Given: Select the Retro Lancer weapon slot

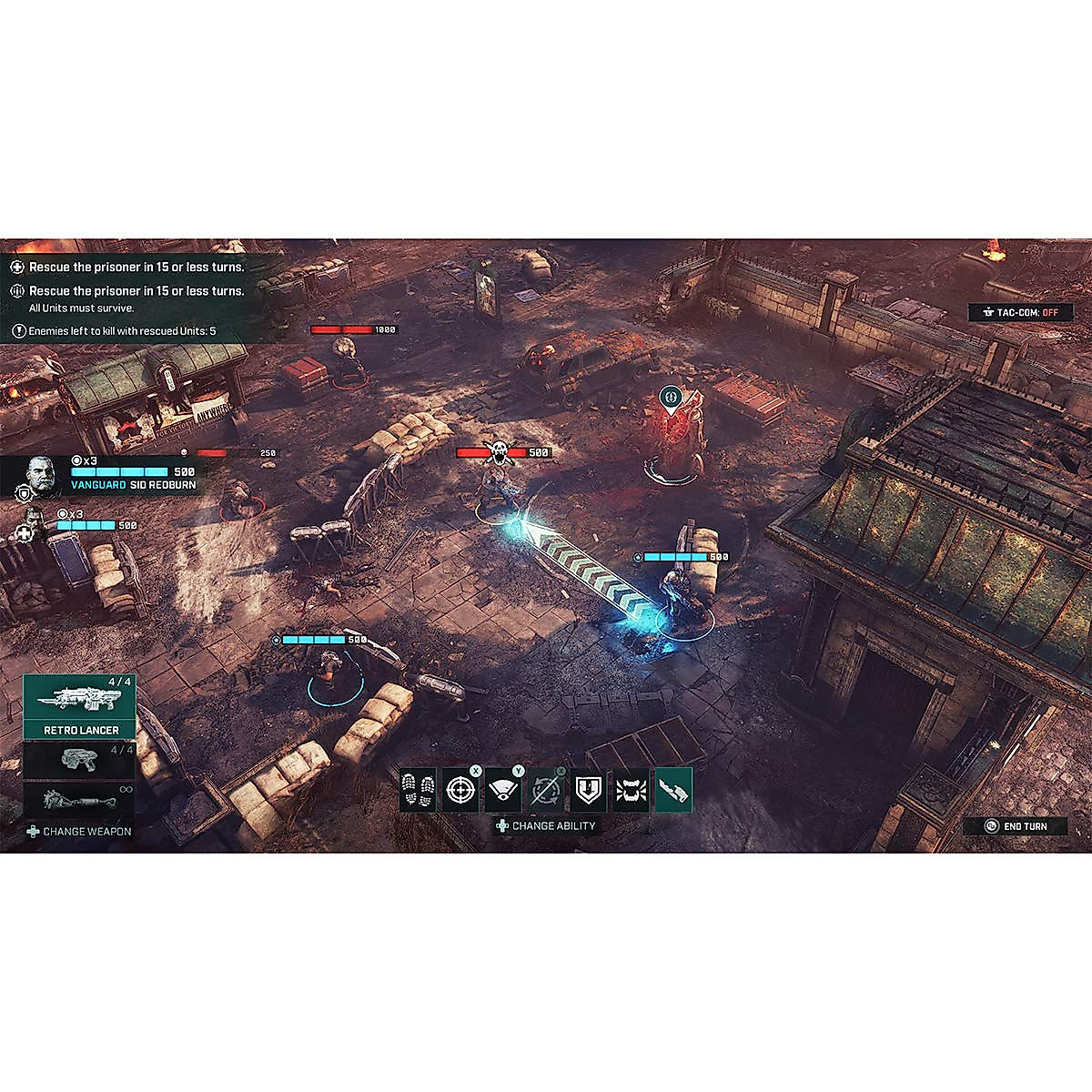Looking at the screenshot, I should pyautogui.click(x=80, y=706).
